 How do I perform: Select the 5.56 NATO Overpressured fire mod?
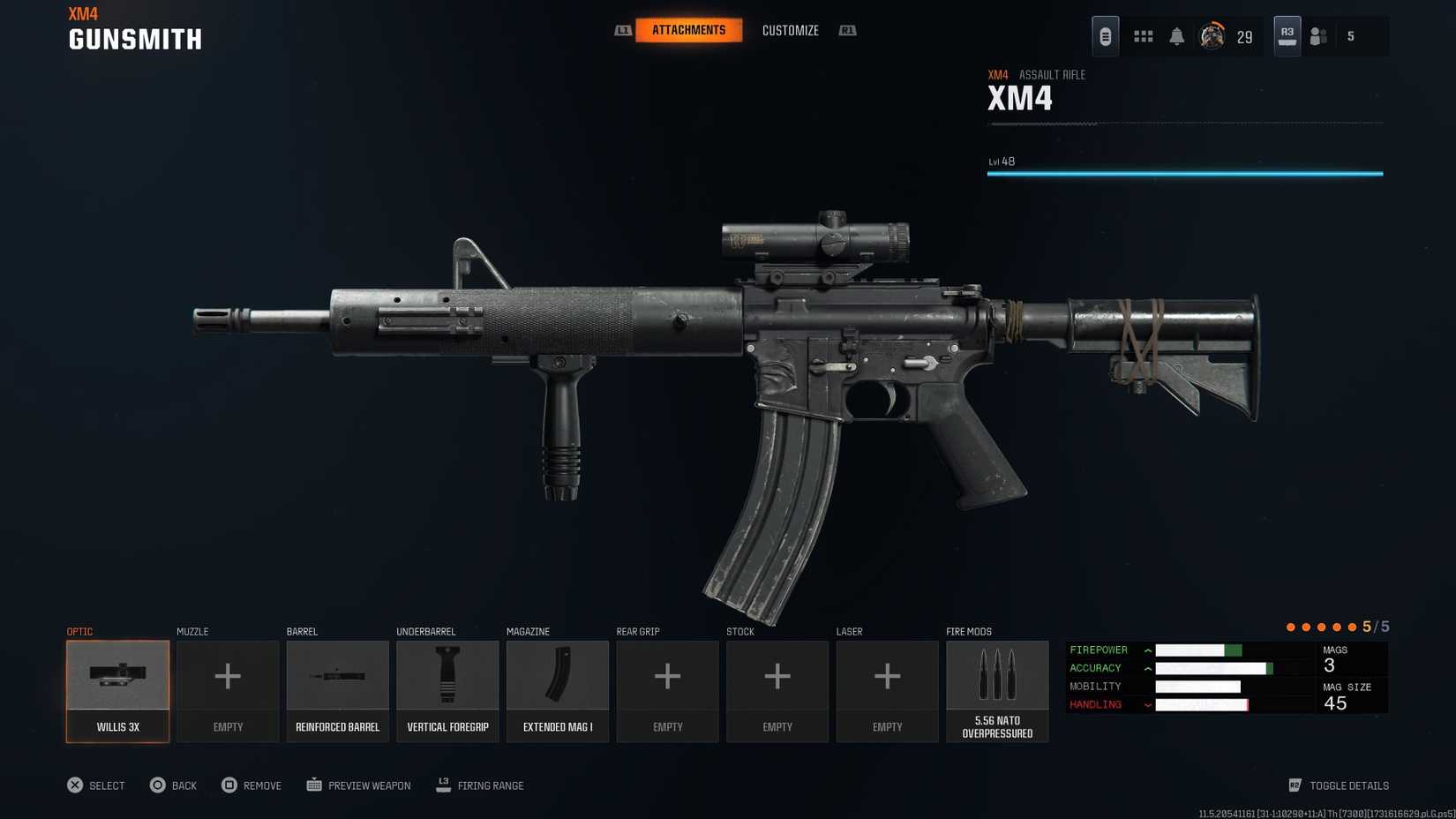point(997,691)
